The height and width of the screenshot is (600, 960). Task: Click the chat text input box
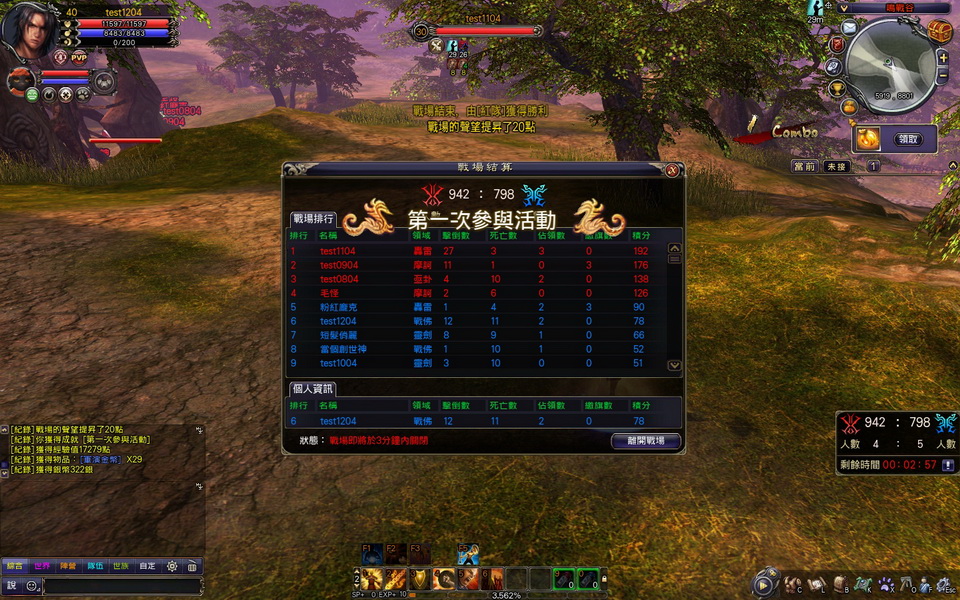(120, 586)
